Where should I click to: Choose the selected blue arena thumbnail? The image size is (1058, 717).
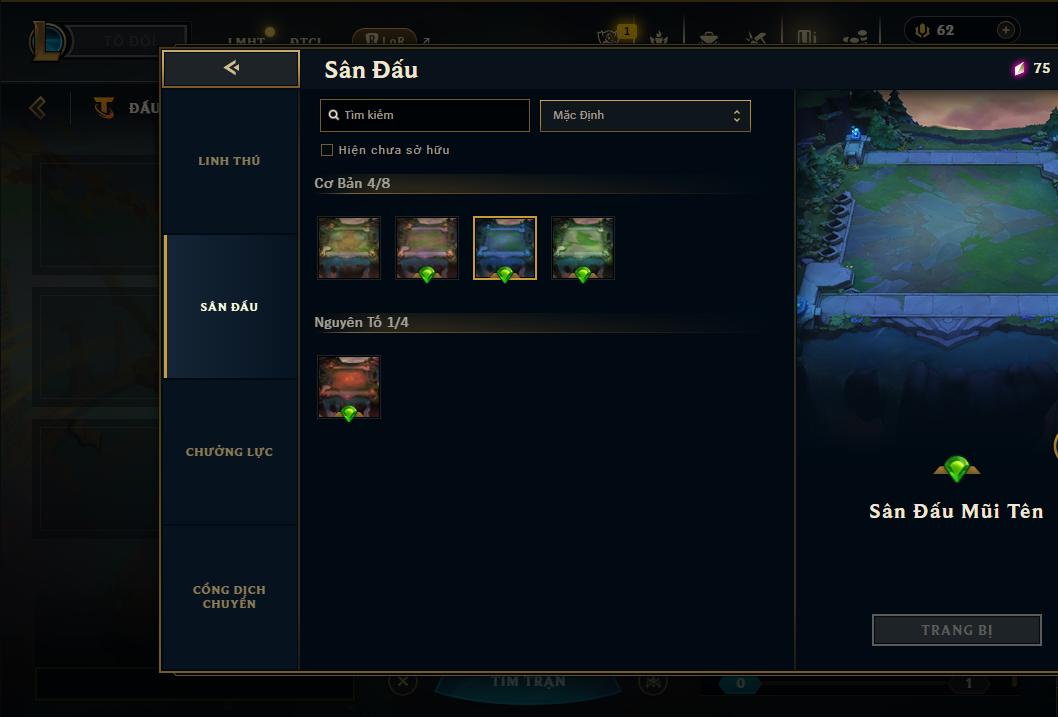(x=505, y=248)
